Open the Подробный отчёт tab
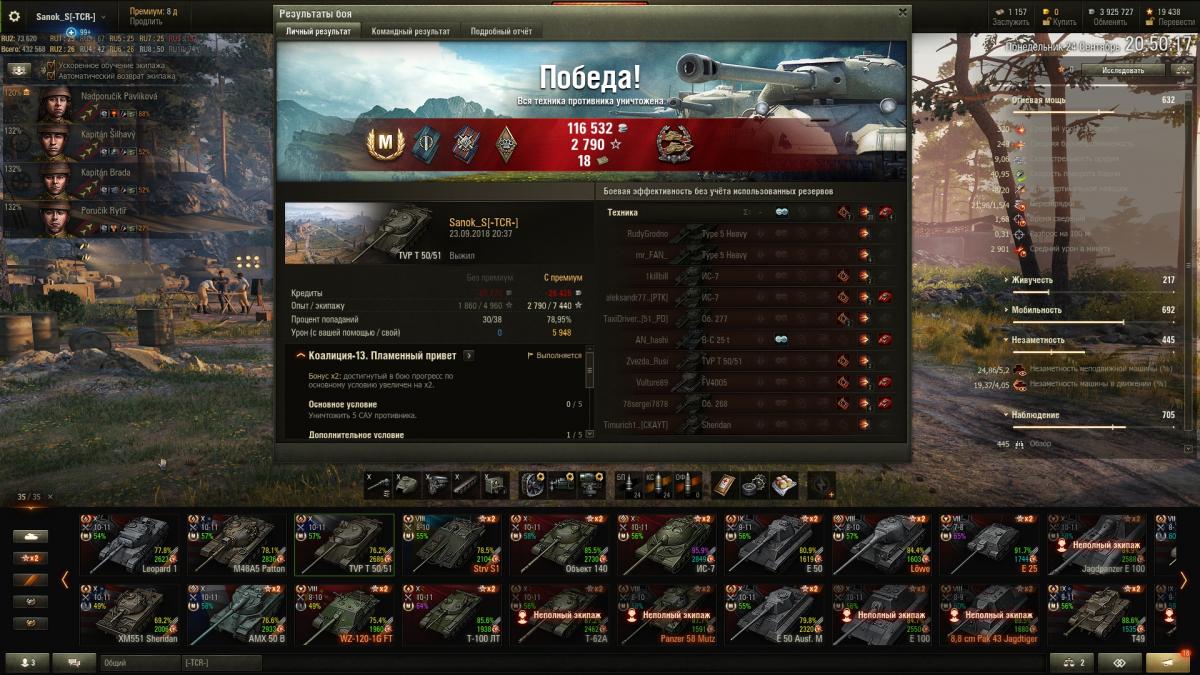The image size is (1200, 675). (503, 31)
